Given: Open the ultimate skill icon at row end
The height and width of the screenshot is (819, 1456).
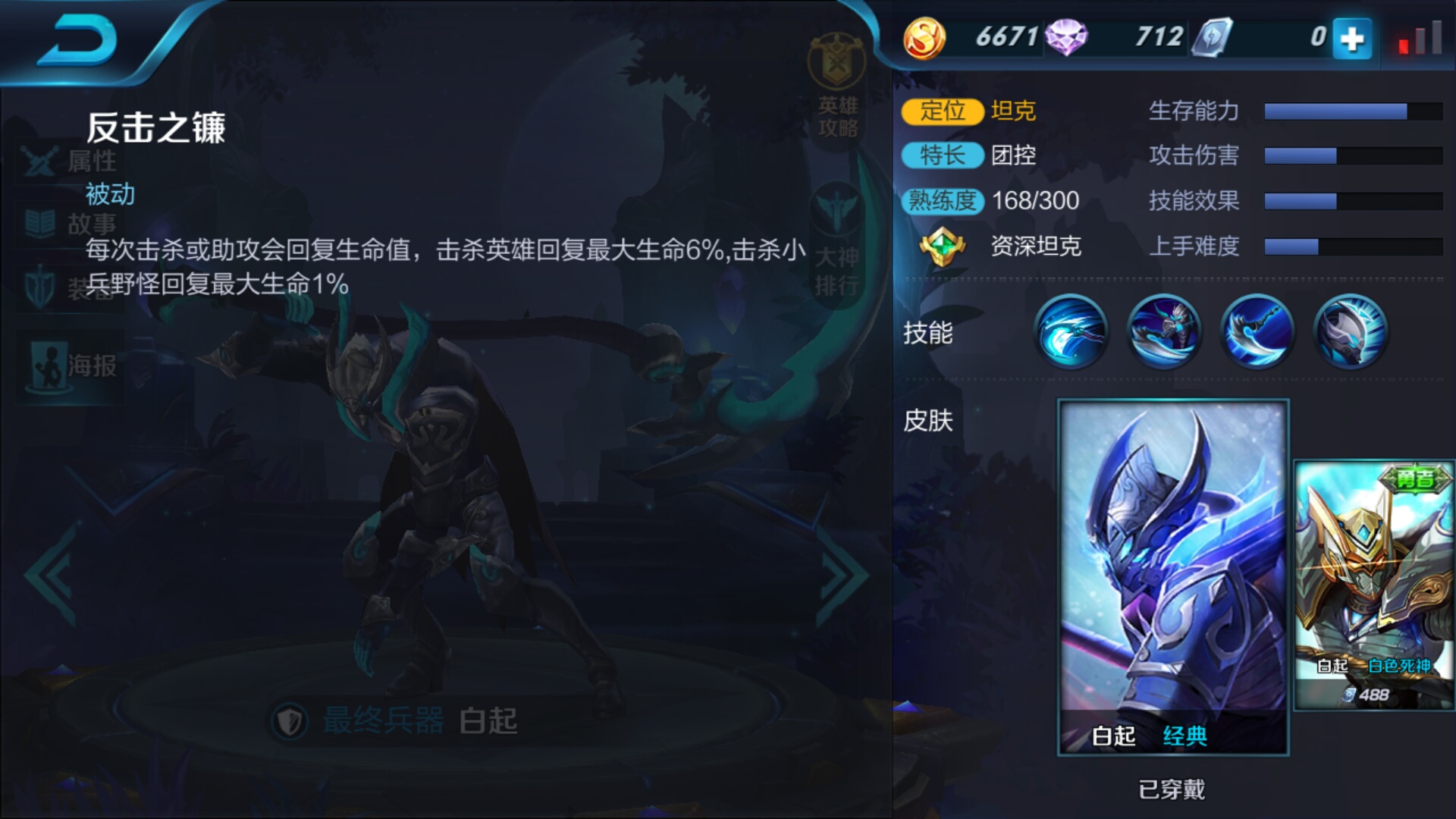Looking at the screenshot, I should [1350, 331].
